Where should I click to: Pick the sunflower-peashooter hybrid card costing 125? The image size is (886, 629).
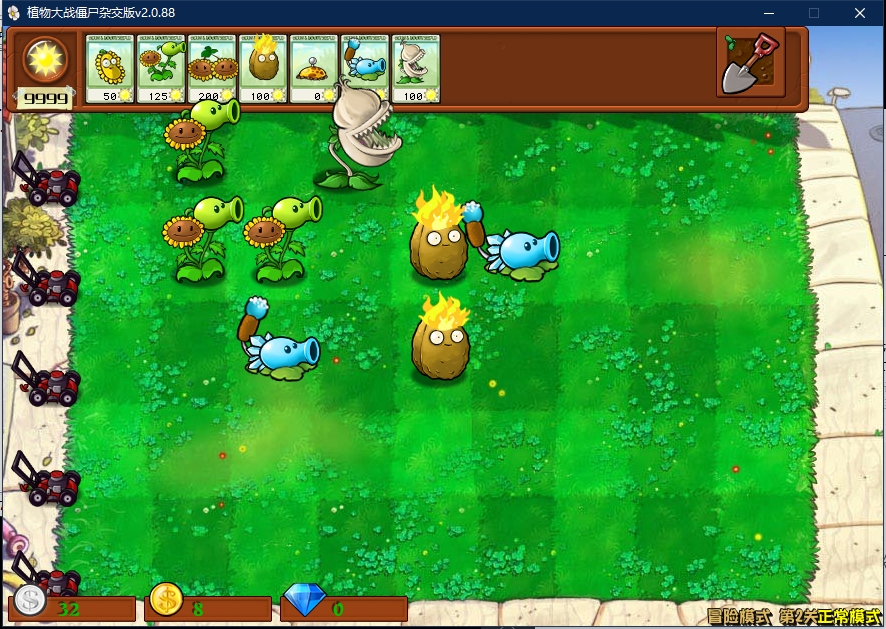161,68
